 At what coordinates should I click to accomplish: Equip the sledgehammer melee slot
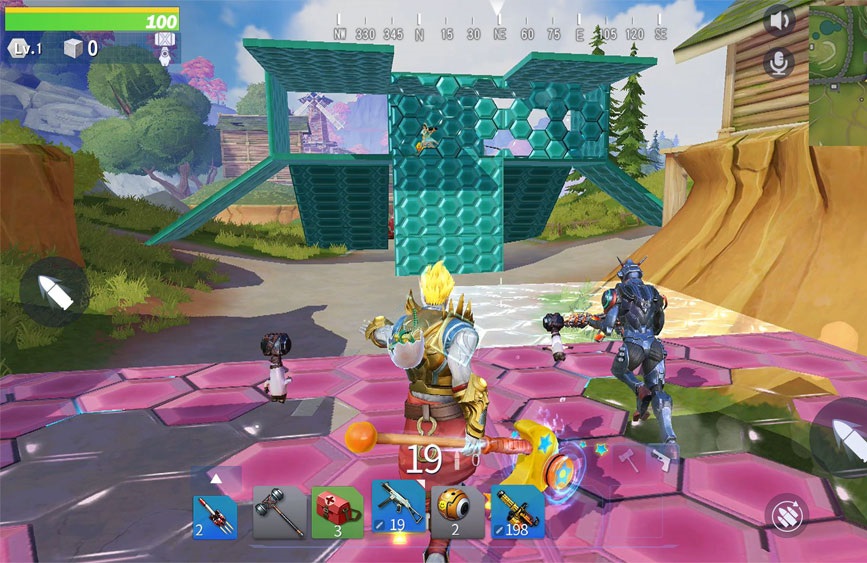[x=279, y=514]
